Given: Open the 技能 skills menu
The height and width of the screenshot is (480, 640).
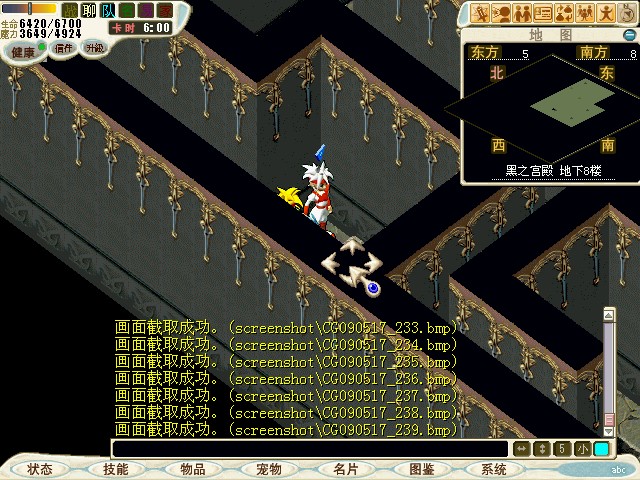Looking at the screenshot, I should click(116, 468).
